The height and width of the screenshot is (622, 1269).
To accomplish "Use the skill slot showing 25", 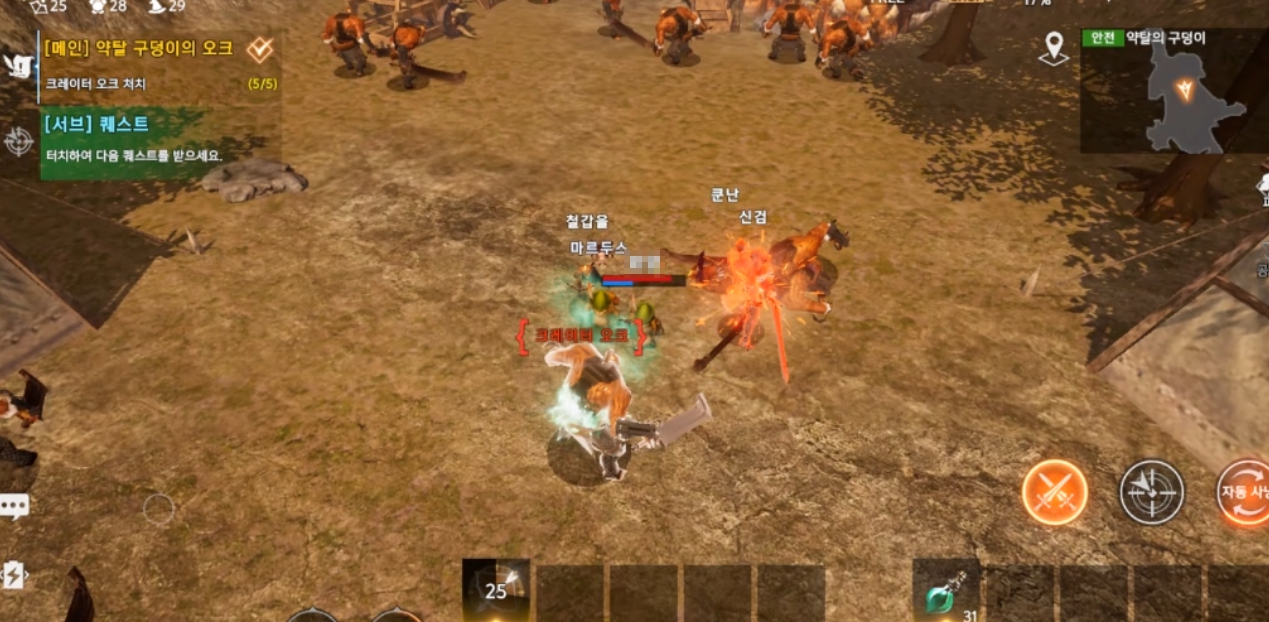I will (x=496, y=589).
